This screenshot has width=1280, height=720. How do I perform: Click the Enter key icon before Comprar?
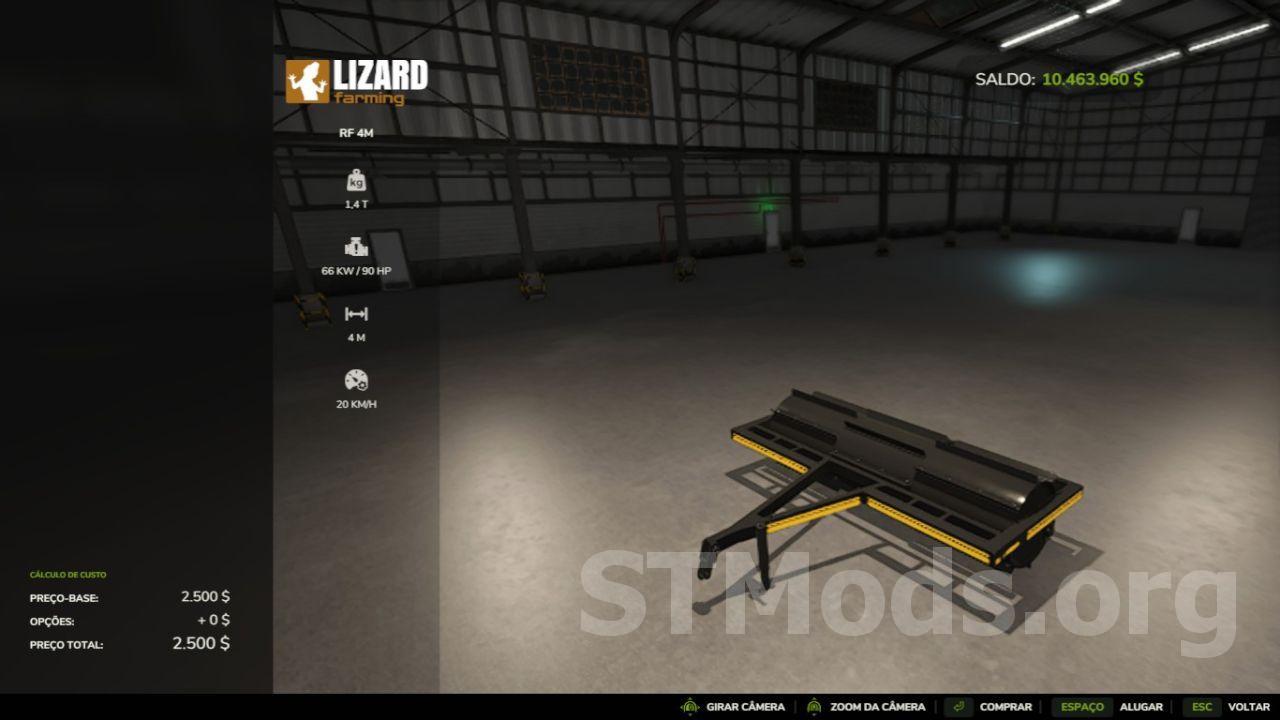(958, 706)
